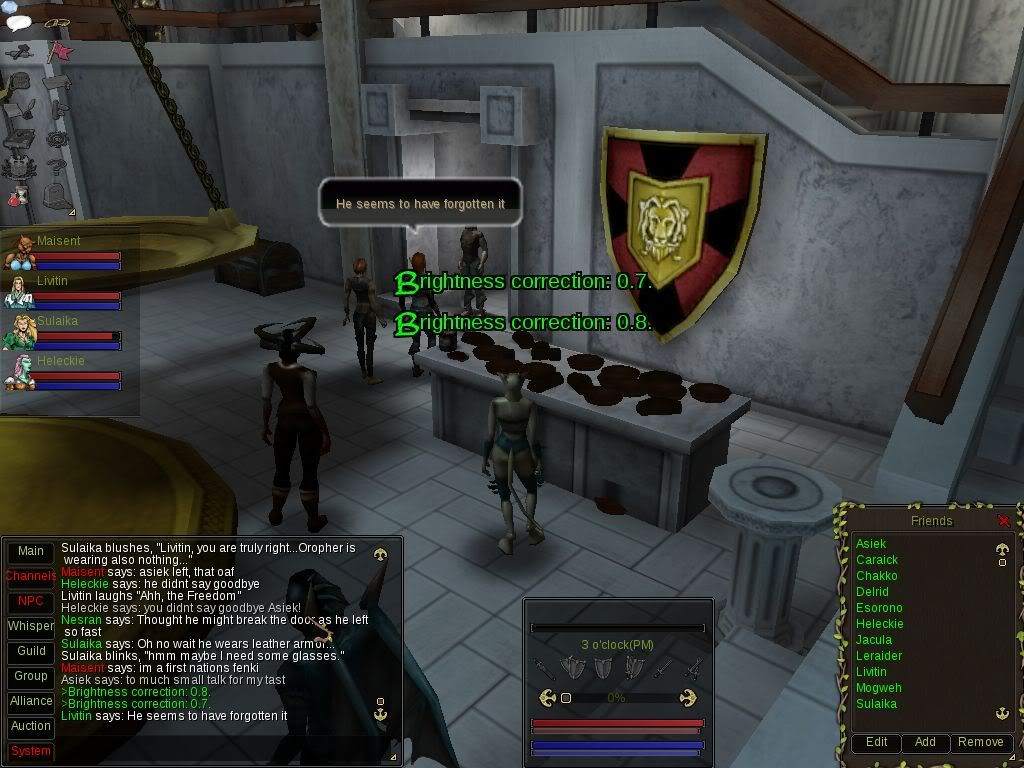Target Sulaika in the group panel
The image size is (1024, 768).
[x=18, y=332]
